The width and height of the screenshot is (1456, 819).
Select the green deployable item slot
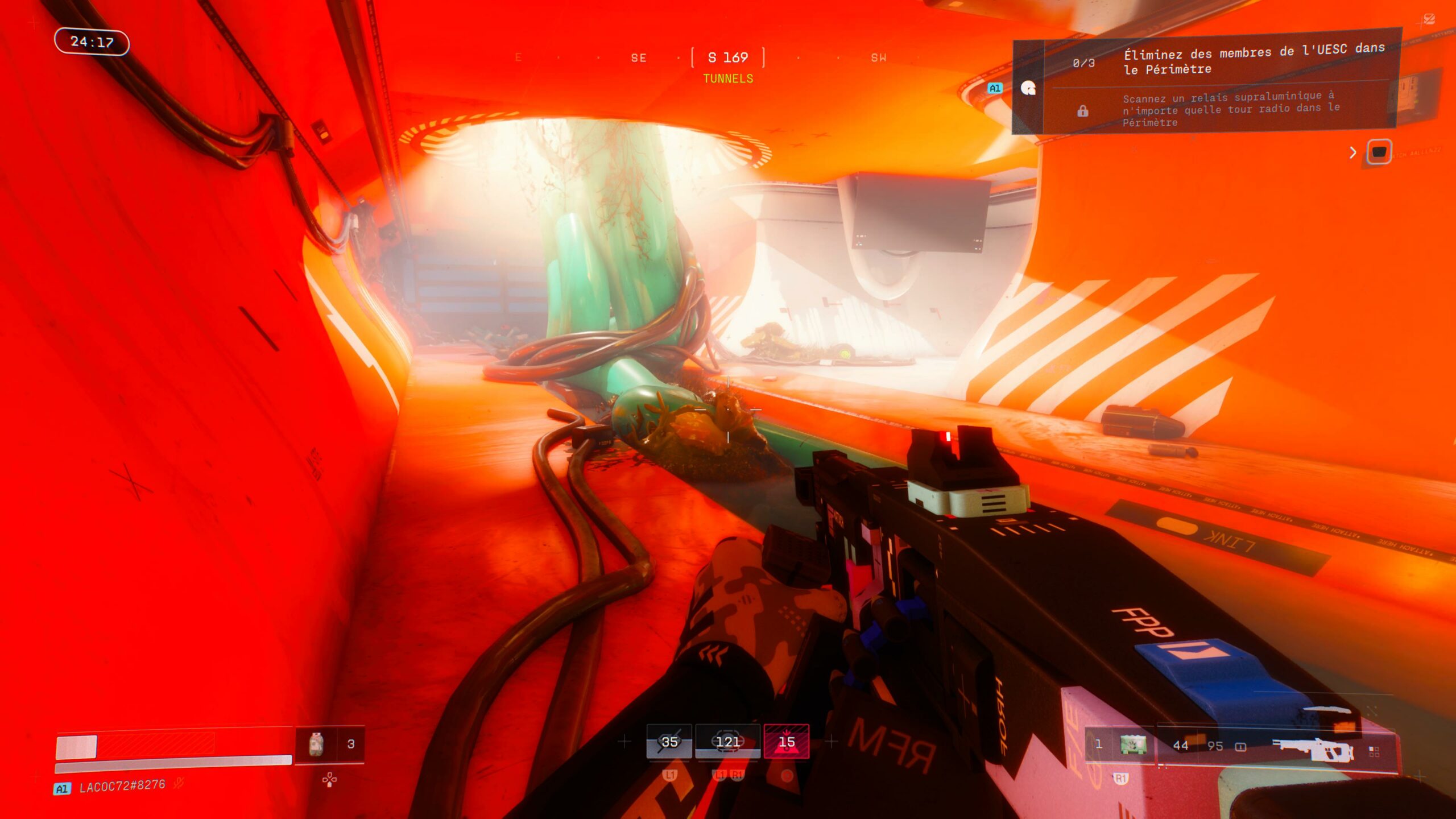tap(1133, 744)
